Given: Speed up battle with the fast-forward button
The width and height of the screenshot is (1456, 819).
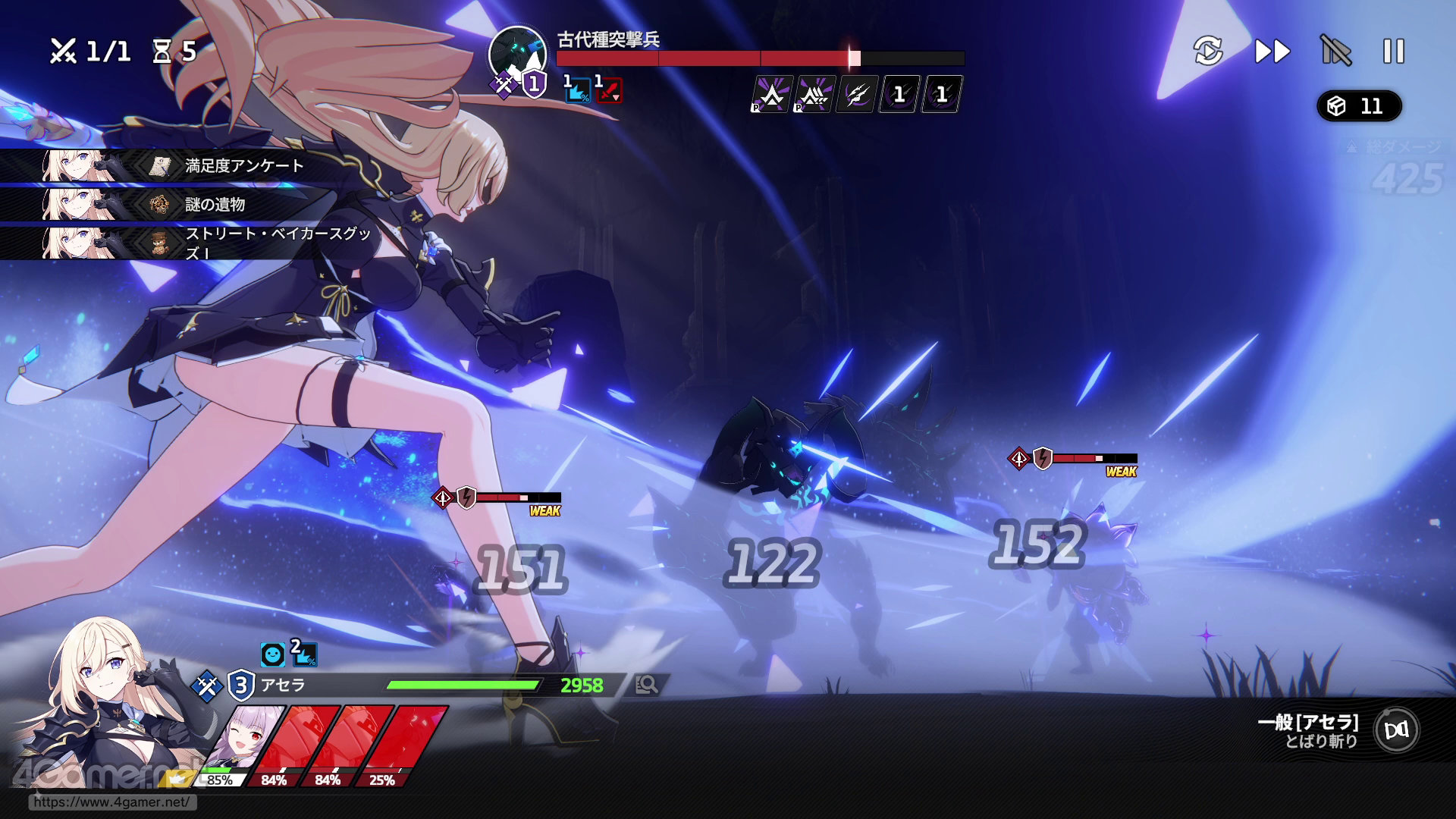Looking at the screenshot, I should point(1272,52).
